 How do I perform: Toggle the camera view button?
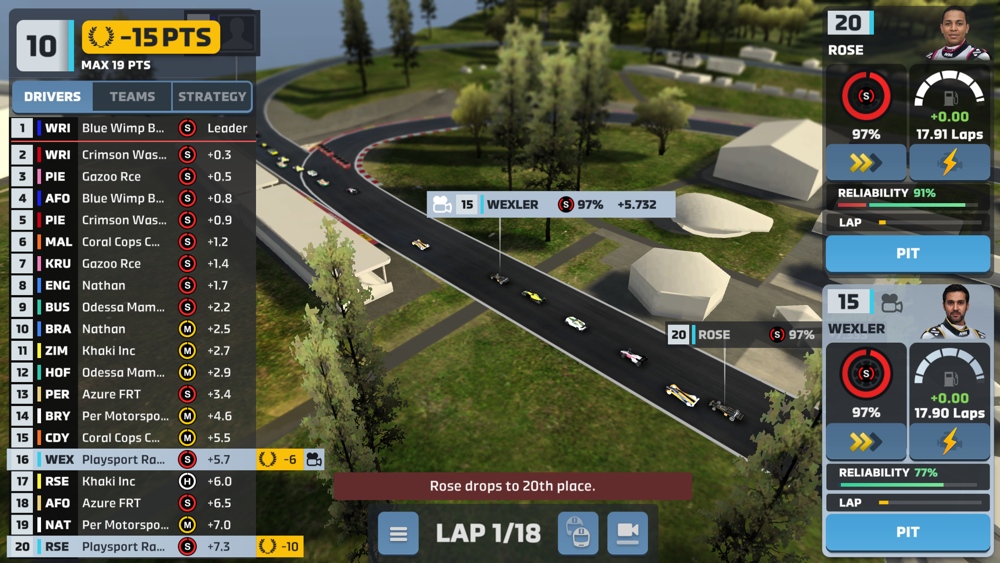(628, 534)
